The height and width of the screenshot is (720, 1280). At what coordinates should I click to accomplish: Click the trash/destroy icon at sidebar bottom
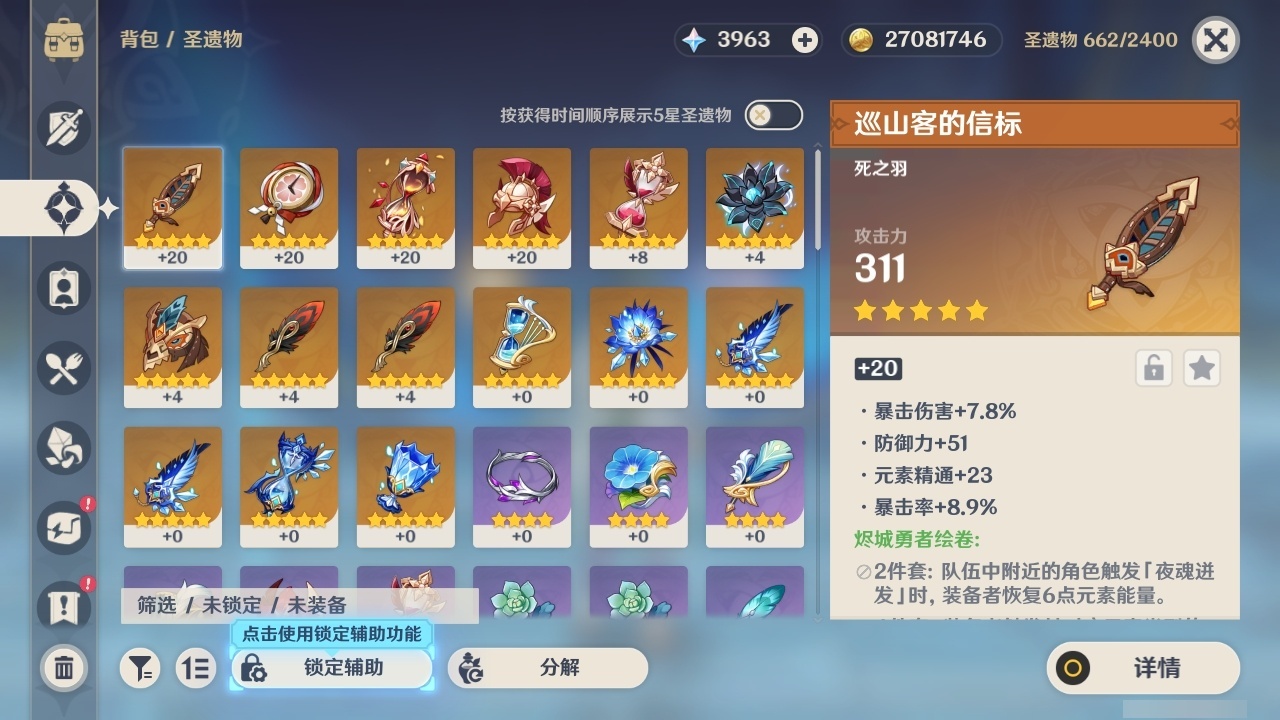[x=64, y=668]
